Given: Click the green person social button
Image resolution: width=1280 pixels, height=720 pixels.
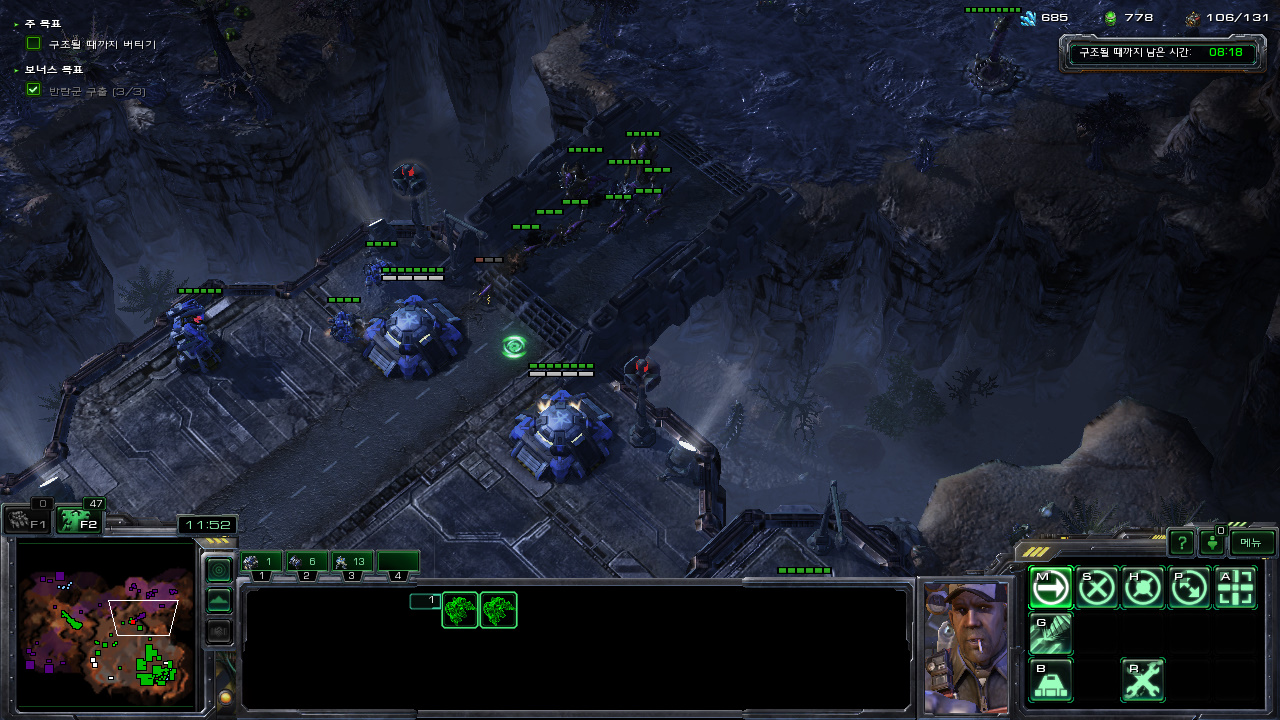Looking at the screenshot, I should tap(1213, 543).
